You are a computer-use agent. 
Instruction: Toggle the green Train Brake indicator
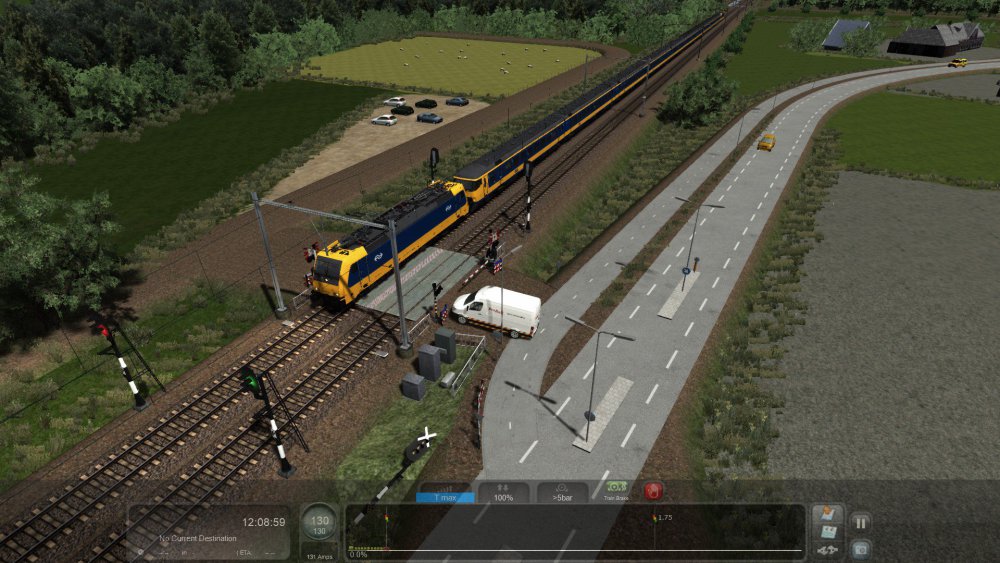[x=616, y=491]
